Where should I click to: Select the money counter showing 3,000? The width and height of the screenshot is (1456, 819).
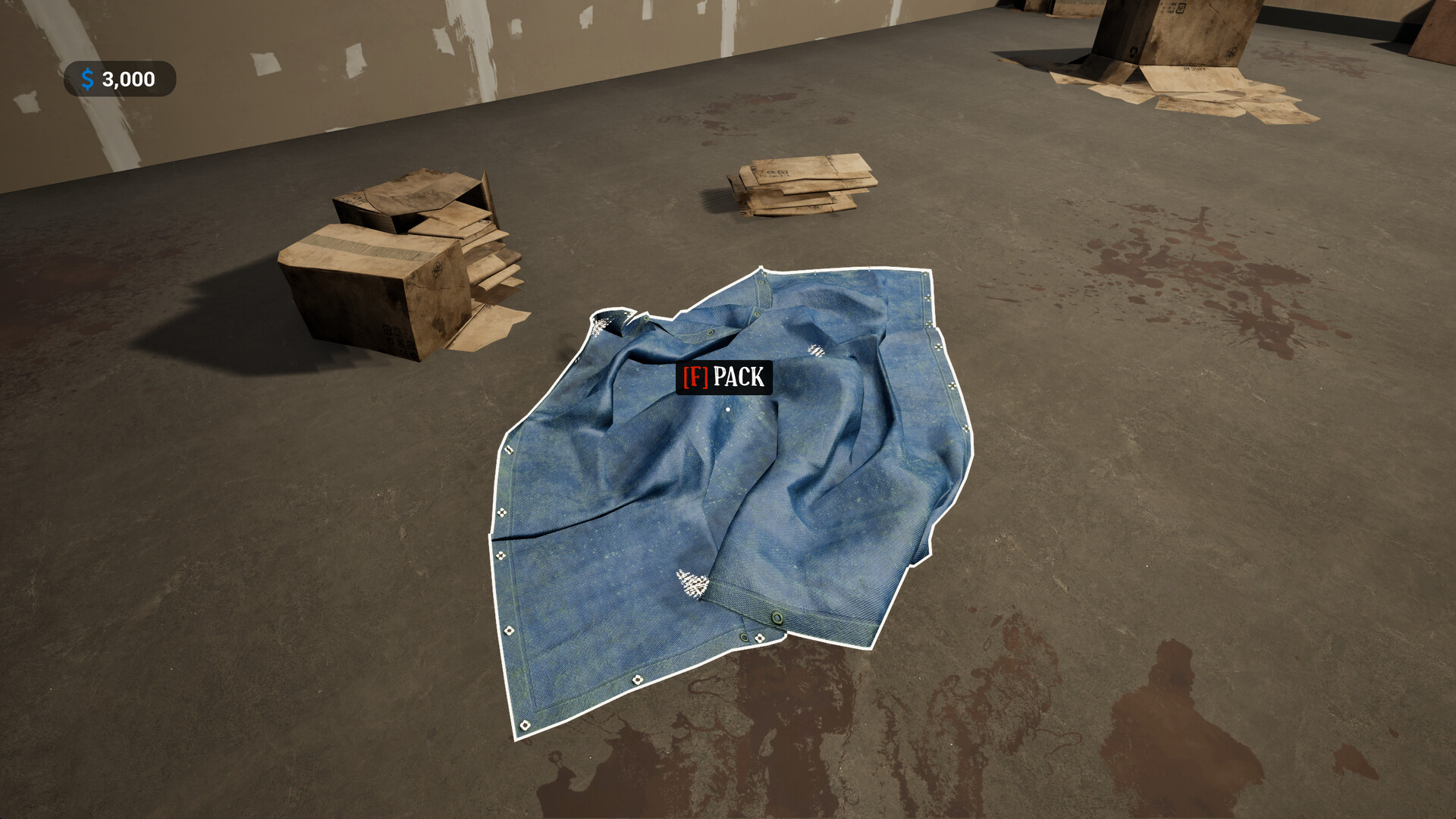[127, 77]
